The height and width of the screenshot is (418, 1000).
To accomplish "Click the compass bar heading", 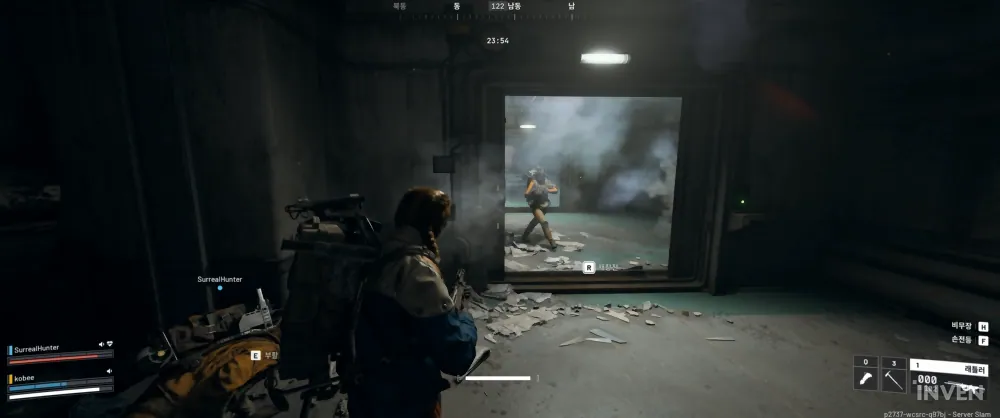I will pos(497,6).
